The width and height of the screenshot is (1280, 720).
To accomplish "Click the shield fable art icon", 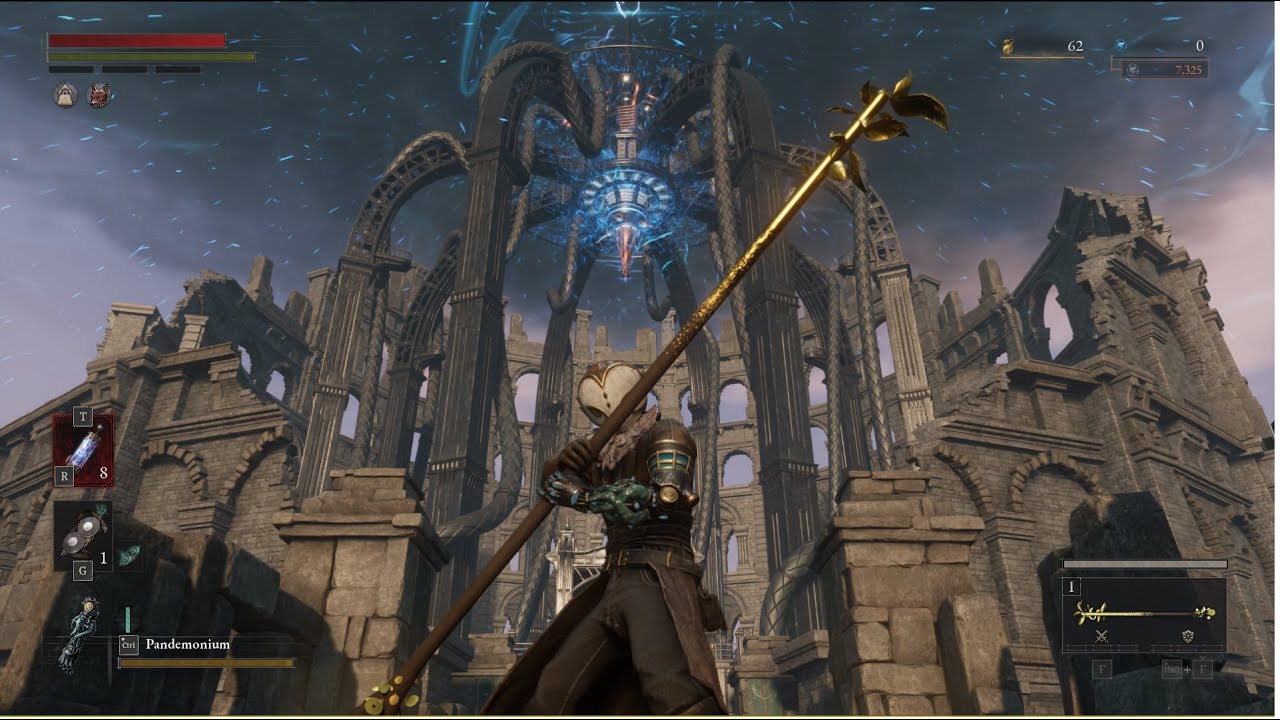I will tap(1188, 636).
